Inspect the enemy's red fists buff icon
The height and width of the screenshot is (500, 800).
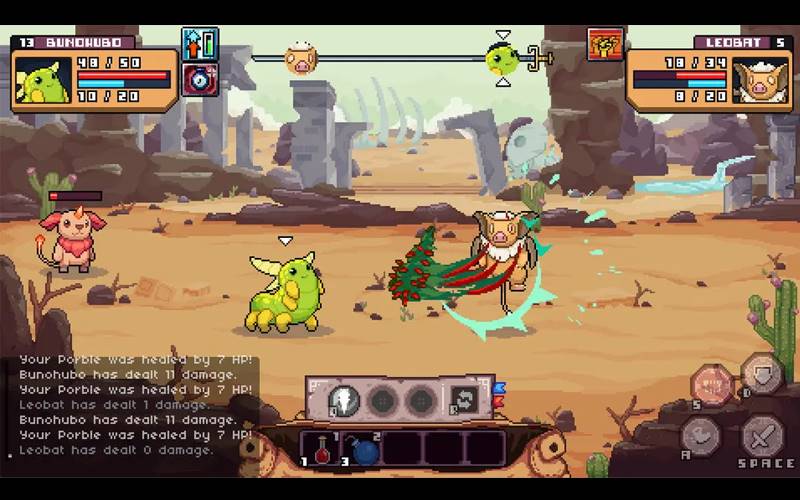point(606,45)
